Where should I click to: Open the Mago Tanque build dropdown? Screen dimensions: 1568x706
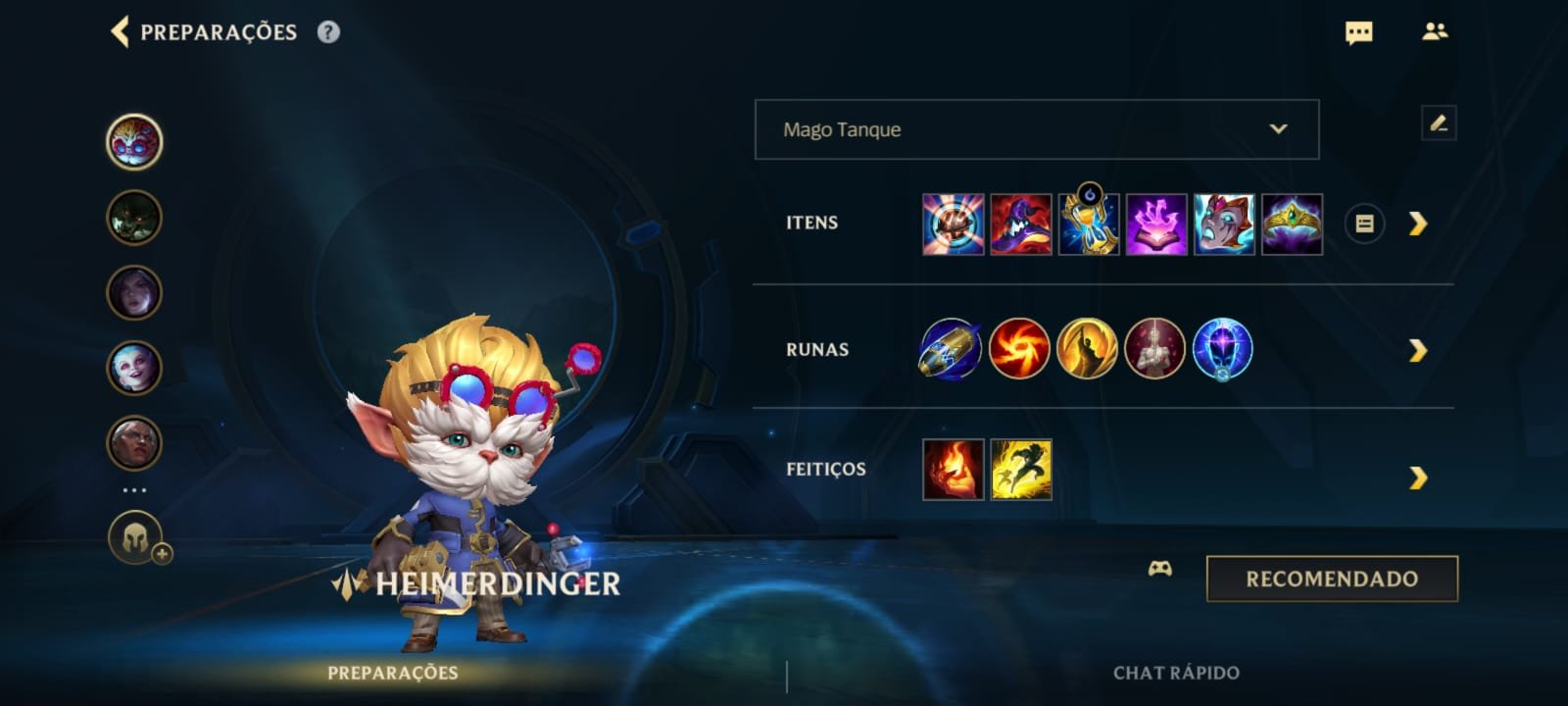click(1034, 128)
